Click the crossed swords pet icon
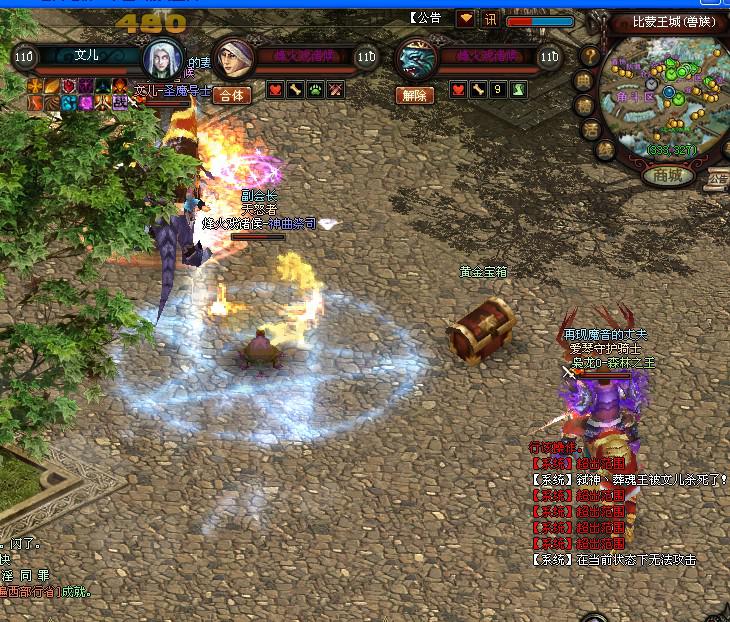 click(x=336, y=91)
